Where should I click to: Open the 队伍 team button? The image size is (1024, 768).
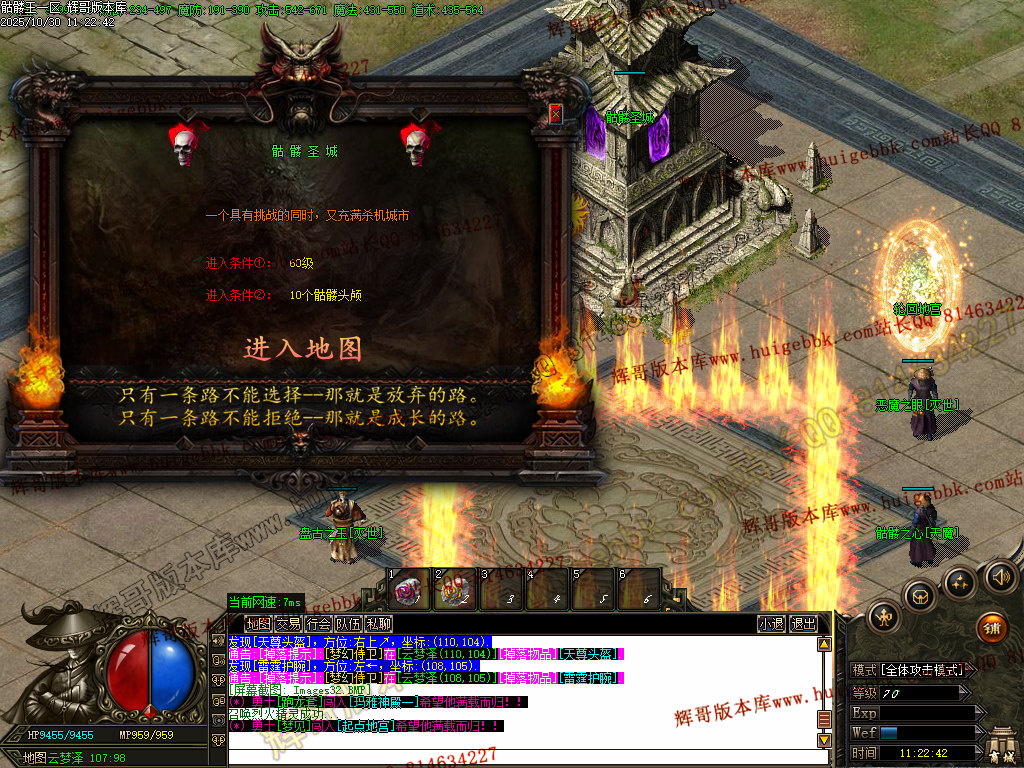348,624
